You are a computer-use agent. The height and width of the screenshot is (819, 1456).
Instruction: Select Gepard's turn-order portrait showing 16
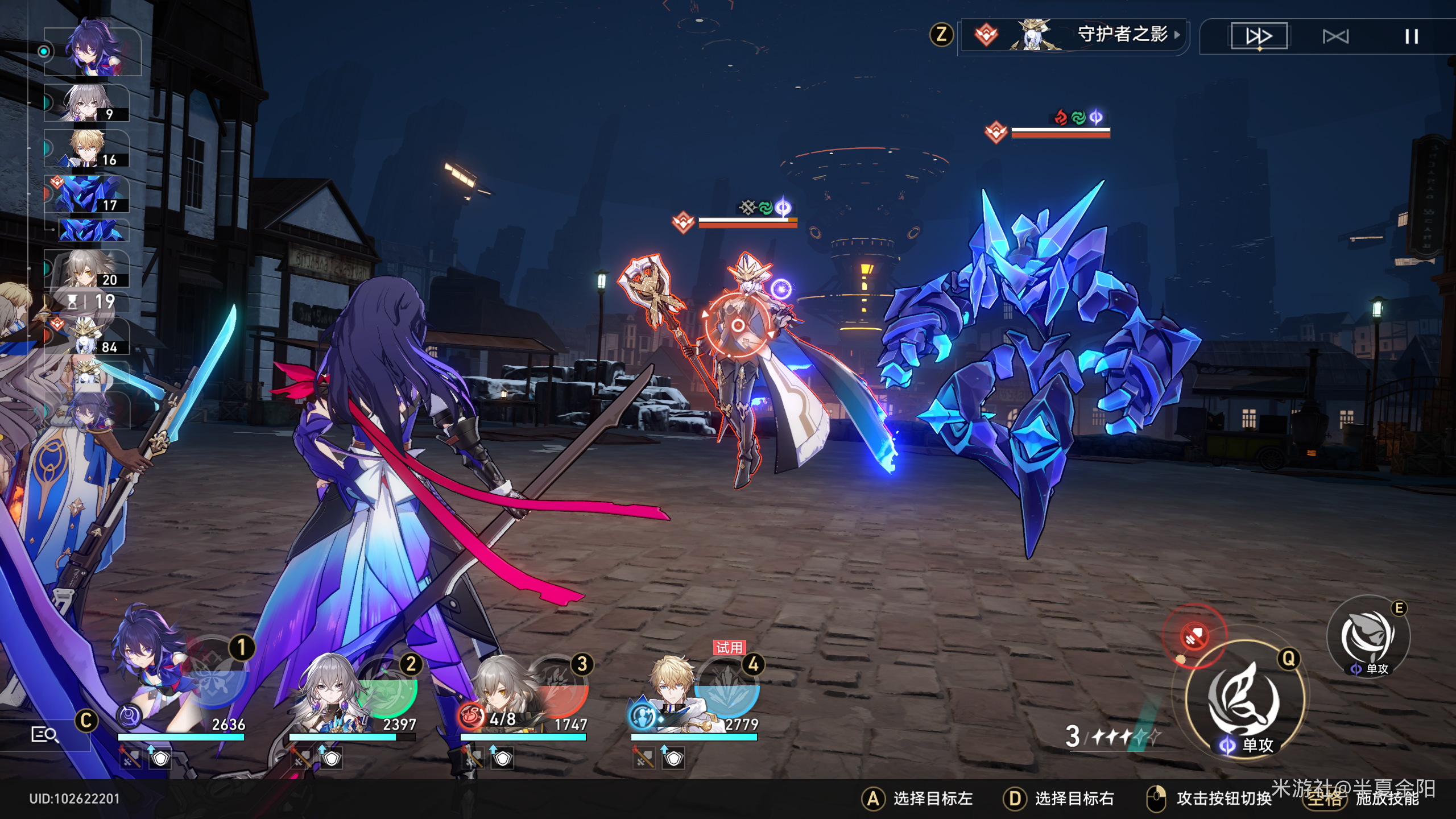87,148
